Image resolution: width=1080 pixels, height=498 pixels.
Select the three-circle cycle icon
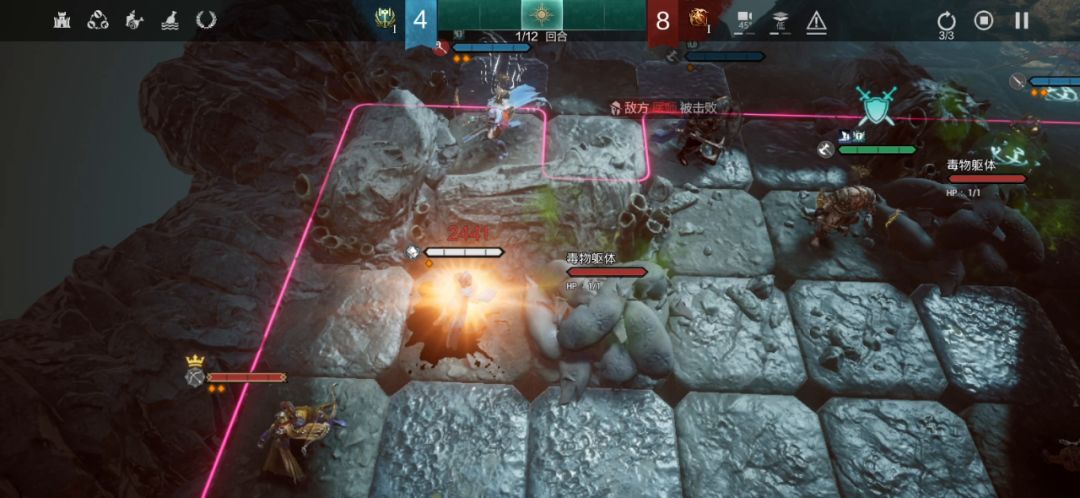[x=98, y=20]
